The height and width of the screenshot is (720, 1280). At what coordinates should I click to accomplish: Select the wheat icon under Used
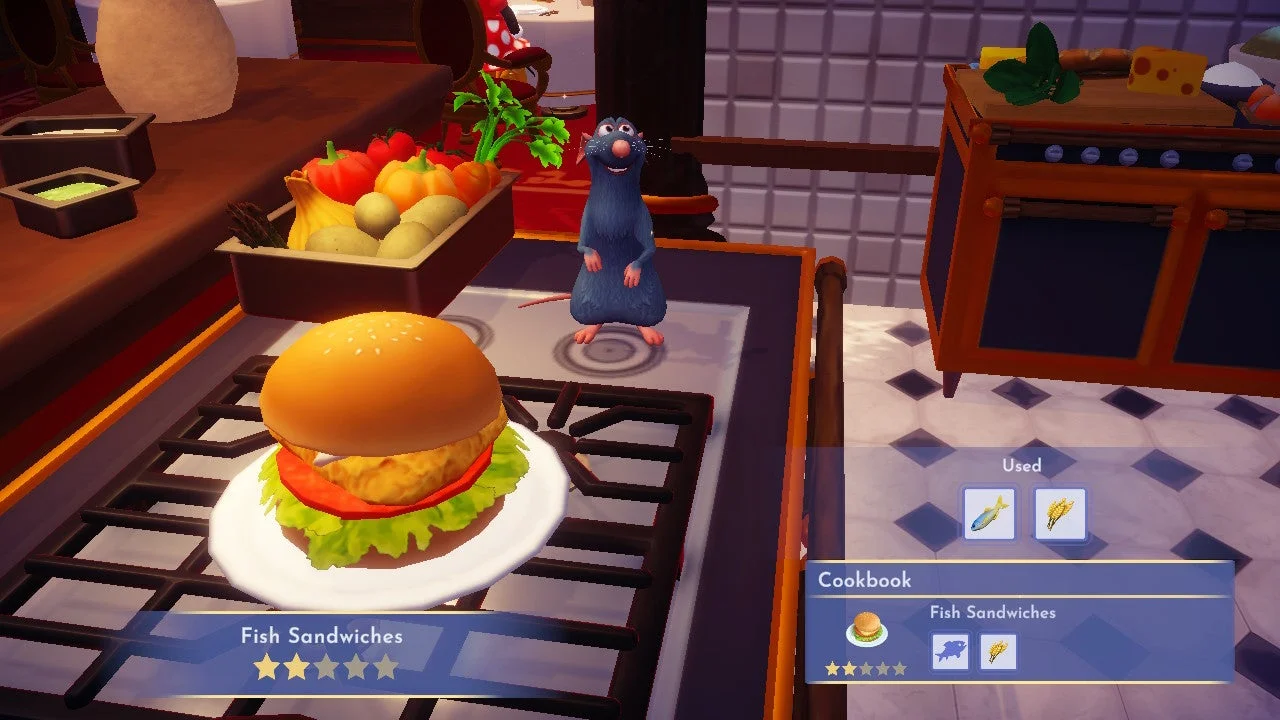(x=1060, y=512)
